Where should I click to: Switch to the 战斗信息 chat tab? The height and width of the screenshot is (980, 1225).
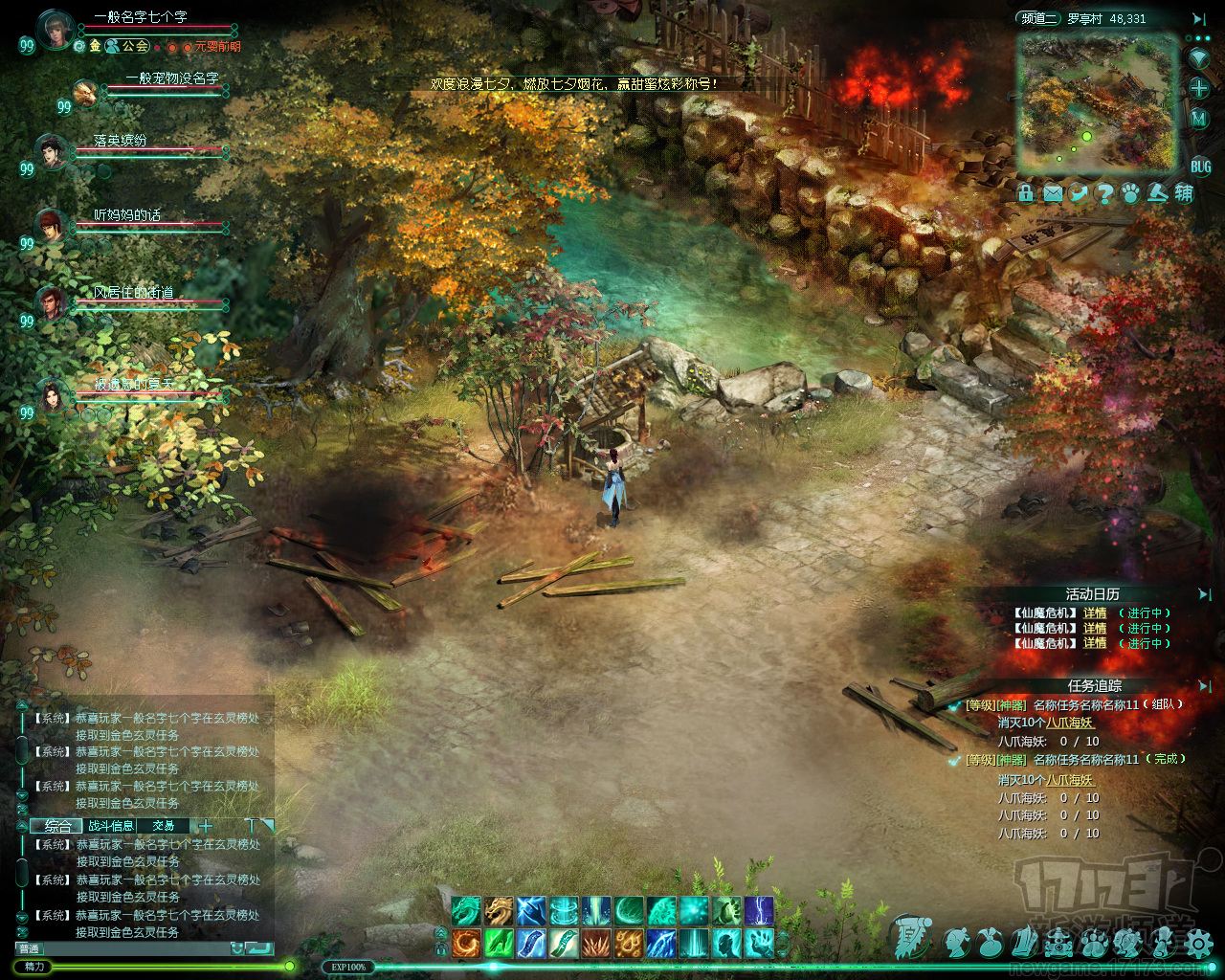pyautogui.click(x=111, y=826)
